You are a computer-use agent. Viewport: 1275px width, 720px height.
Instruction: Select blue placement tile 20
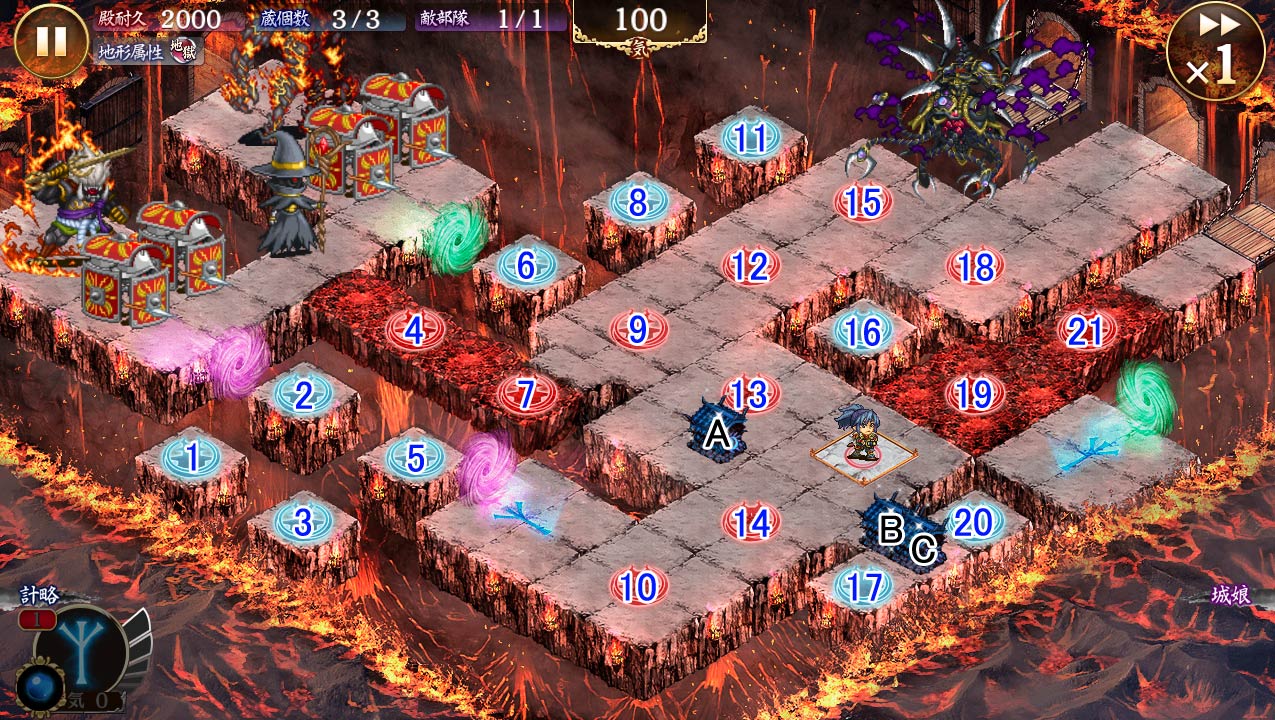coord(974,521)
